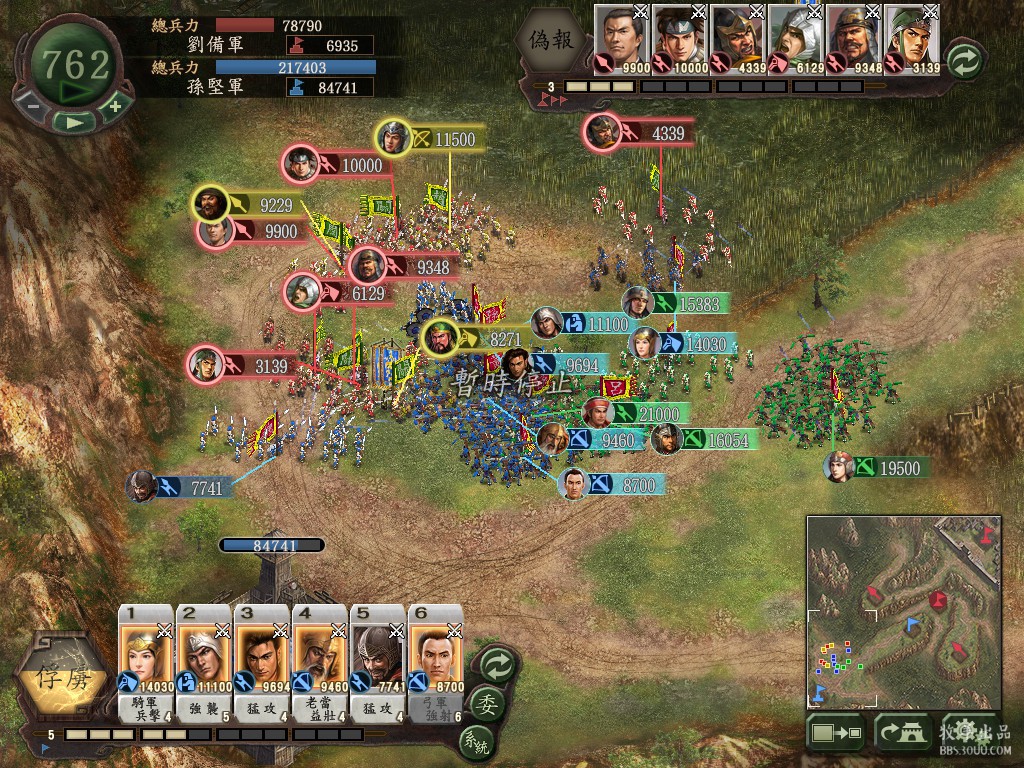Toggle minimap size with the shrink button

click(836, 733)
